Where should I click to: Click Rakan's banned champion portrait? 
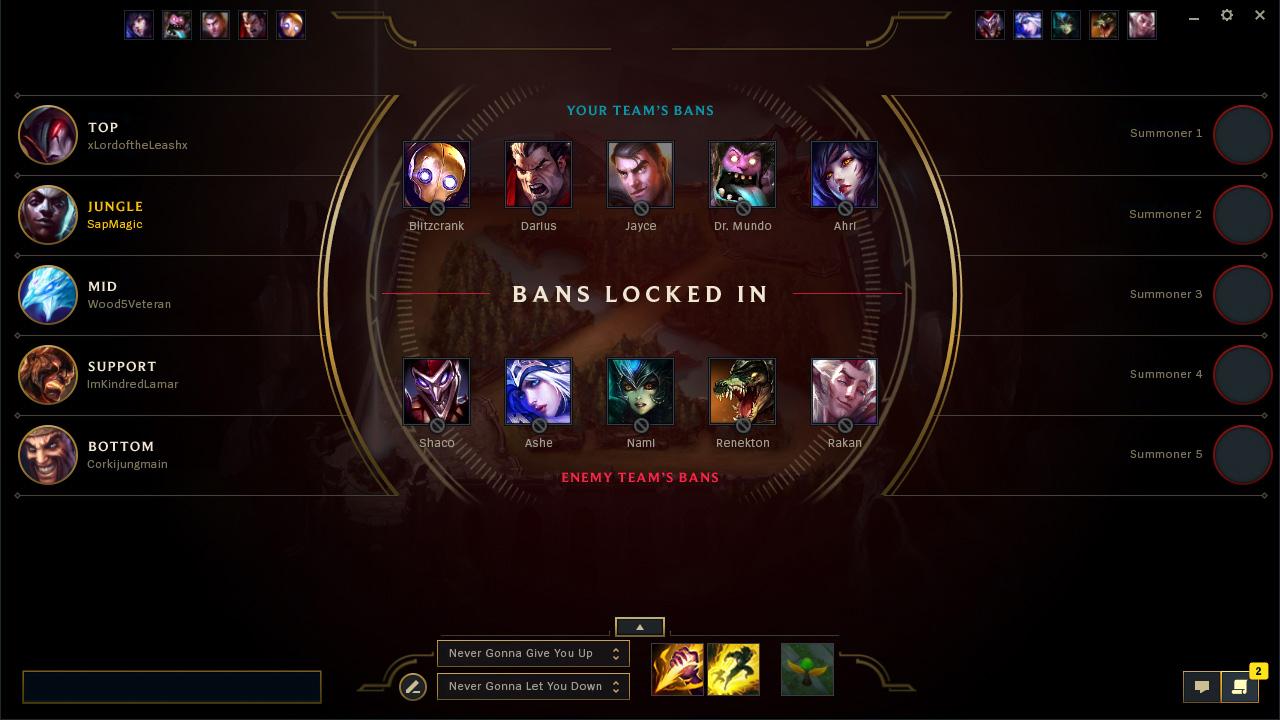(844, 391)
